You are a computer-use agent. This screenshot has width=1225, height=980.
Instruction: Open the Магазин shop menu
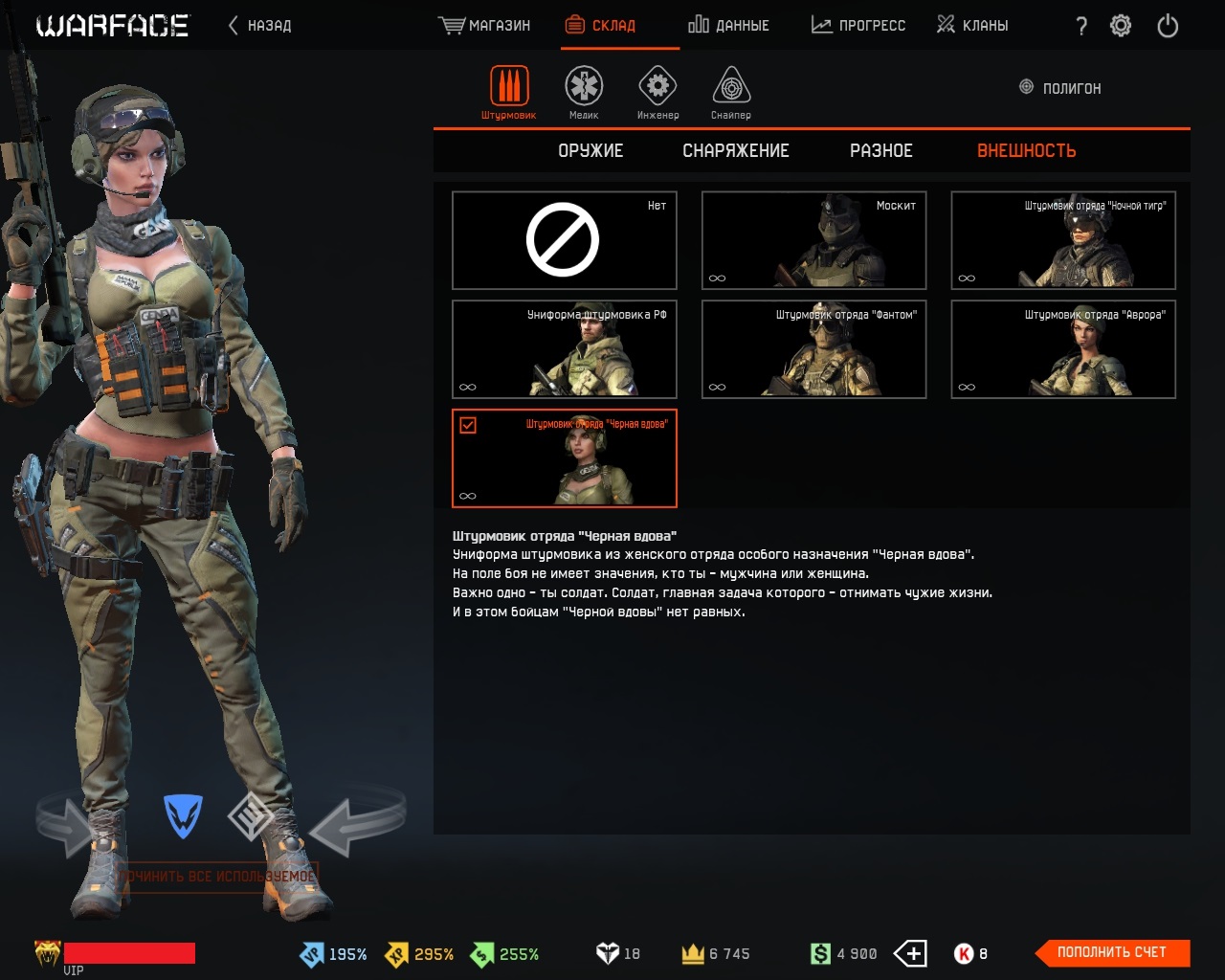tap(484, 26)
